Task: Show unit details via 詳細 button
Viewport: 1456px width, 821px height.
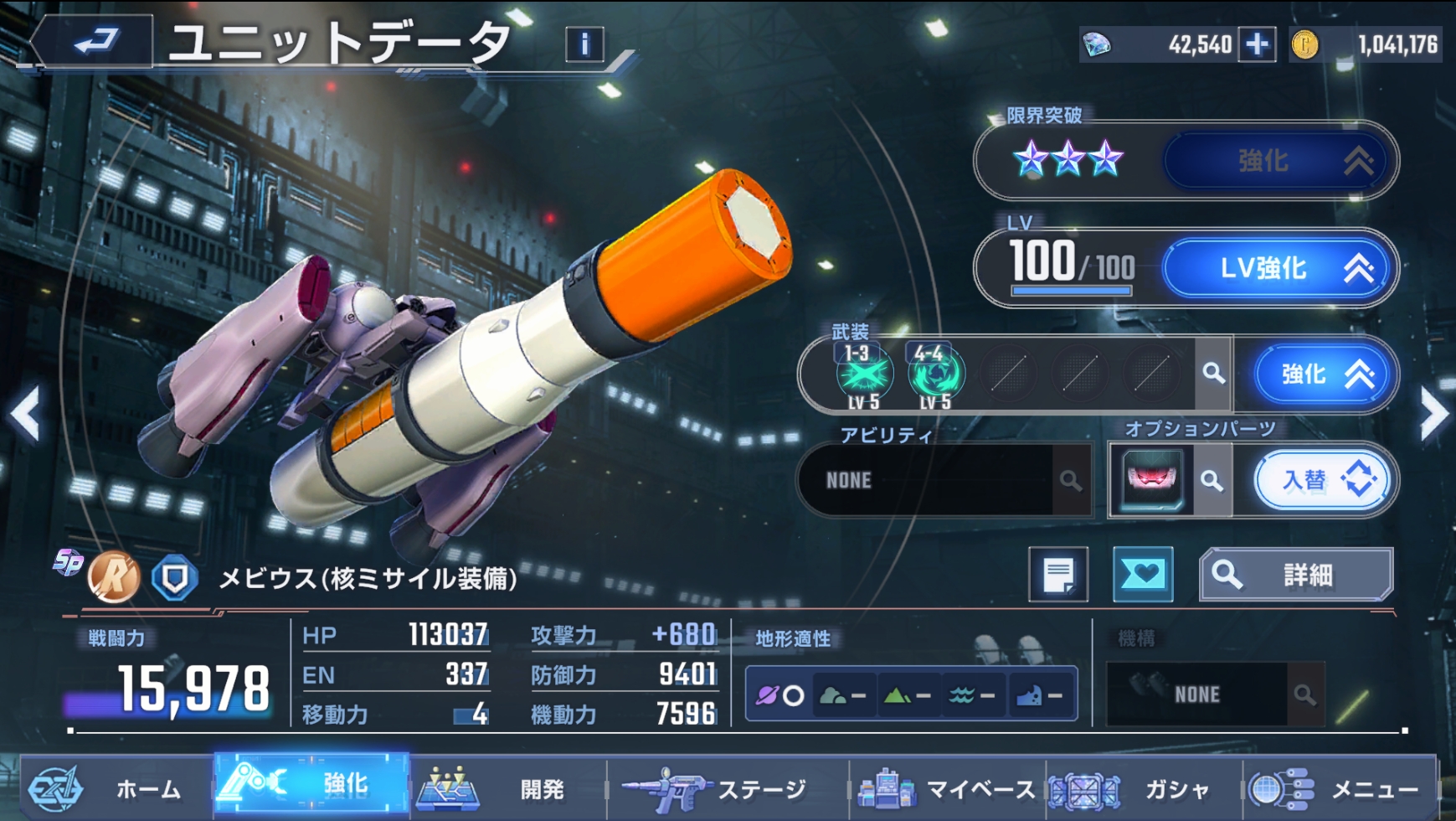Action: pyautogui.click(x=1296, y=575)
